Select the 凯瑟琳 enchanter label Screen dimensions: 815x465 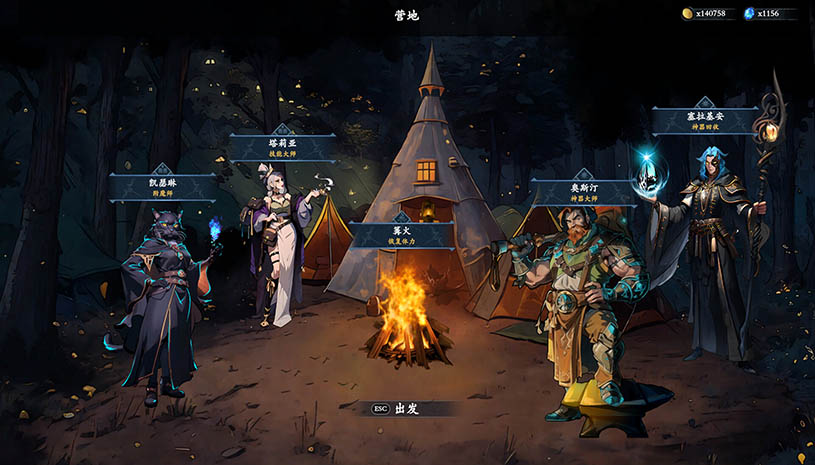pos(162,187)
